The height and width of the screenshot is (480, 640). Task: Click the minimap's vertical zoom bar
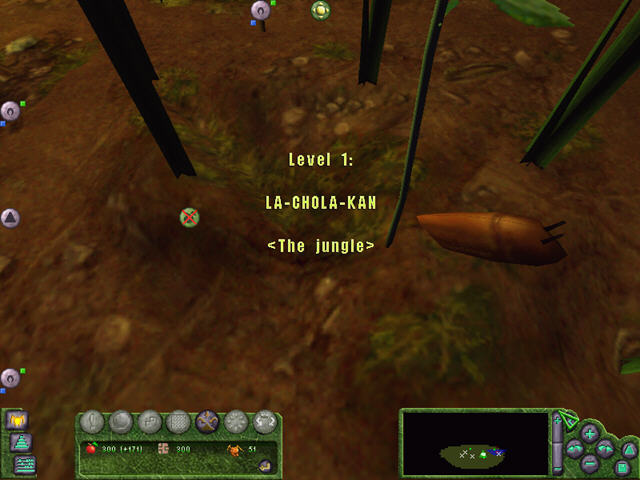coord(558,443)
